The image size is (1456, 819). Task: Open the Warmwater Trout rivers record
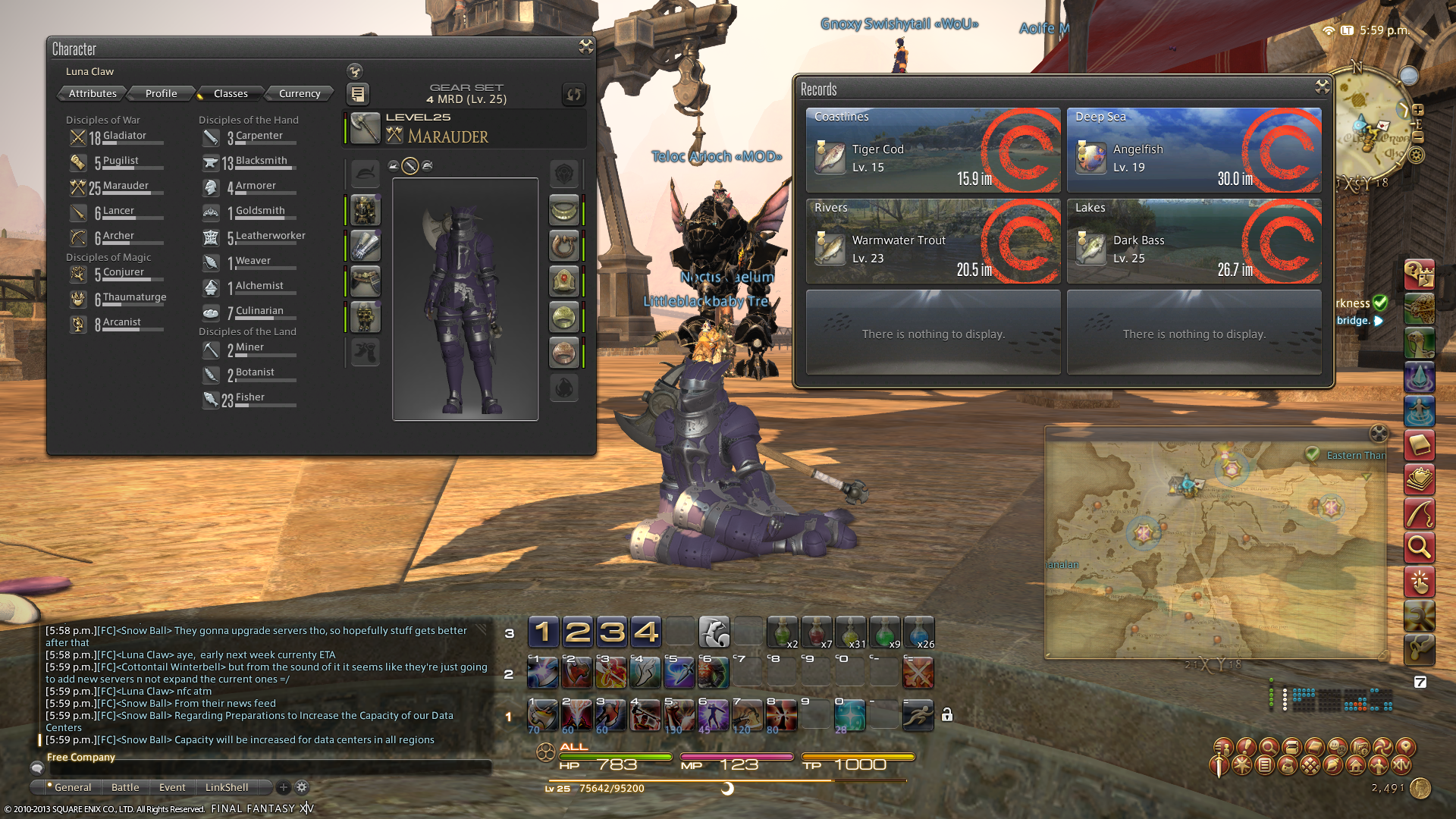tap(933, 241)
